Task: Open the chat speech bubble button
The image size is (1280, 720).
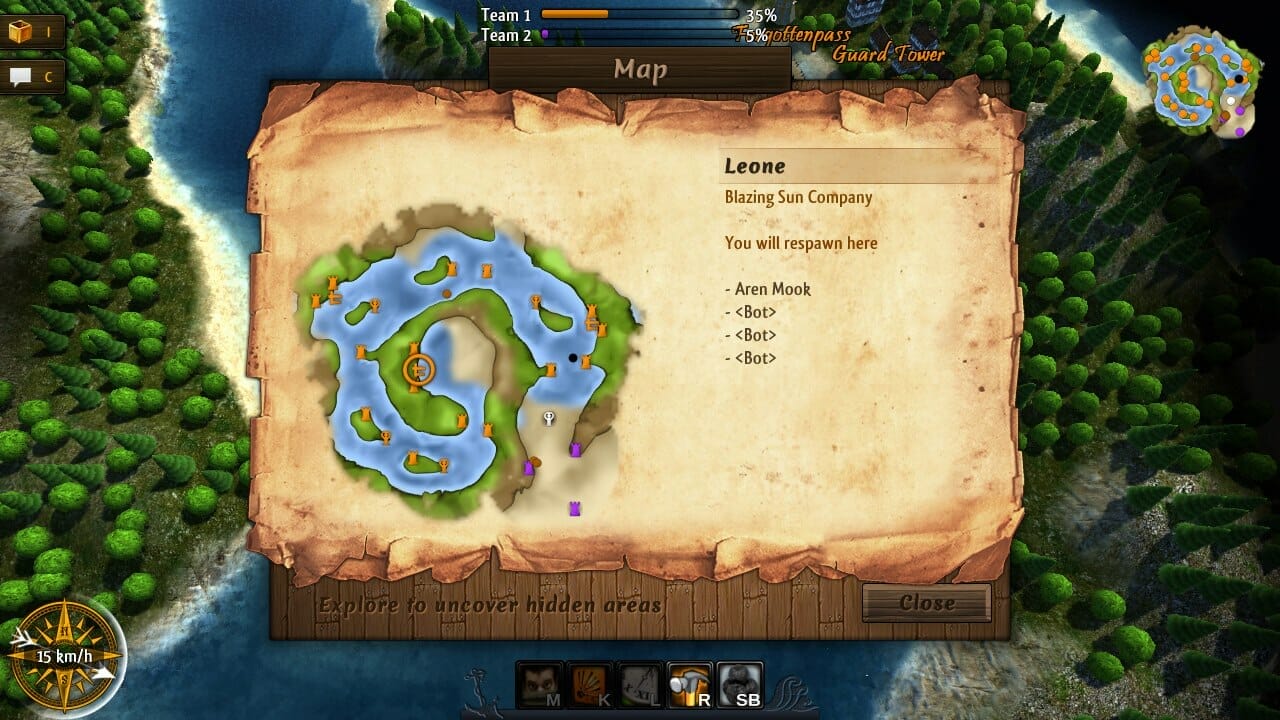Action: [32, 76]
